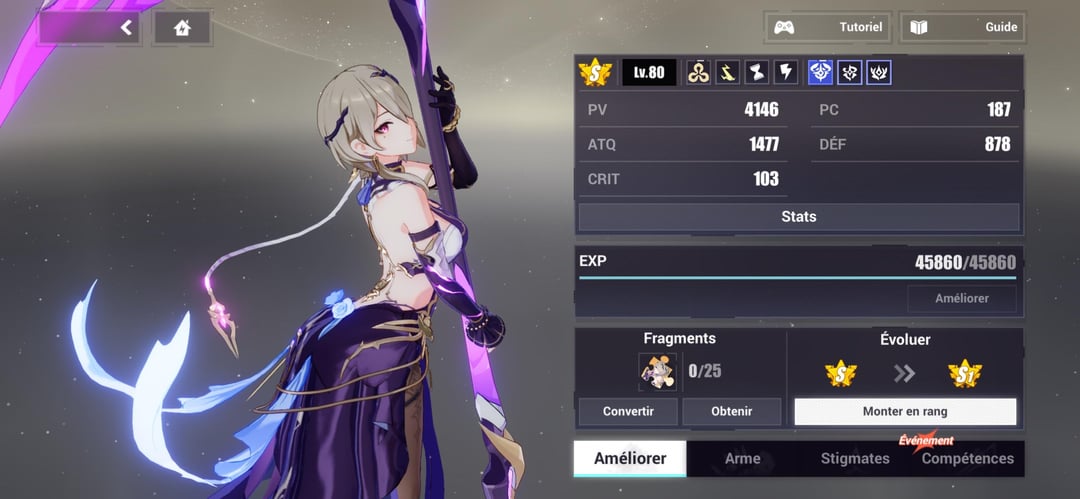Select Obtenir to get fragments
This screenshot has width=1080, height=499.
(x=731, y=411)
